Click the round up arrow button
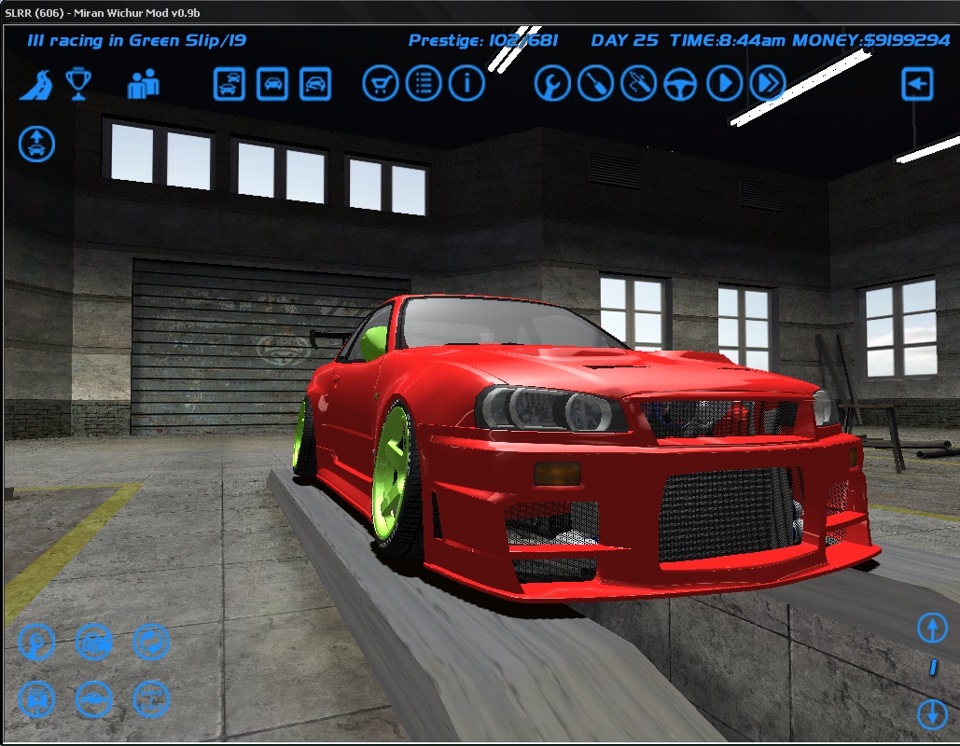960x746 pixels. (932, 628)
